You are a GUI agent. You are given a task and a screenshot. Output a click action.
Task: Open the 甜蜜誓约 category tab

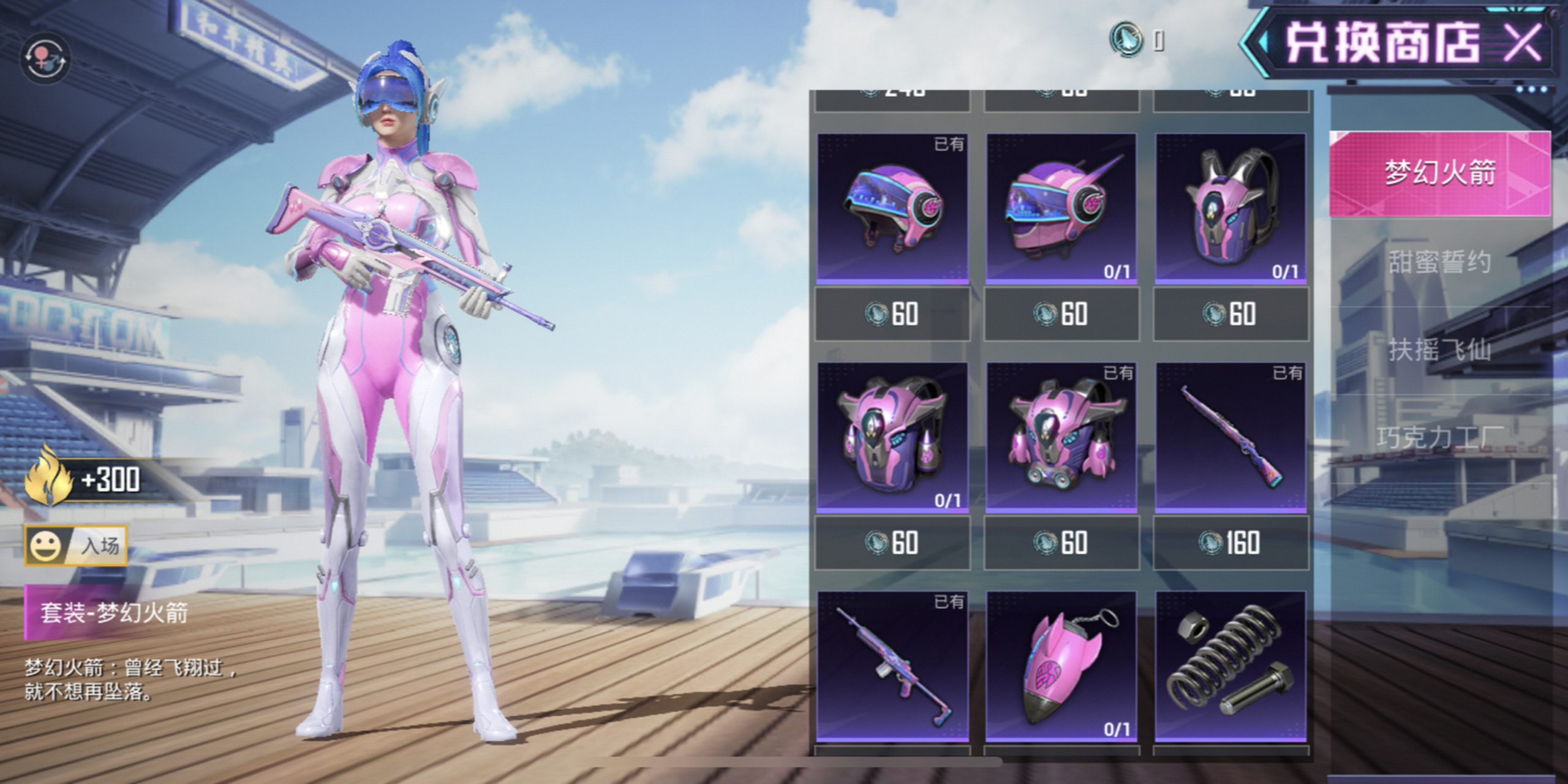click(x=1439, y=262)
